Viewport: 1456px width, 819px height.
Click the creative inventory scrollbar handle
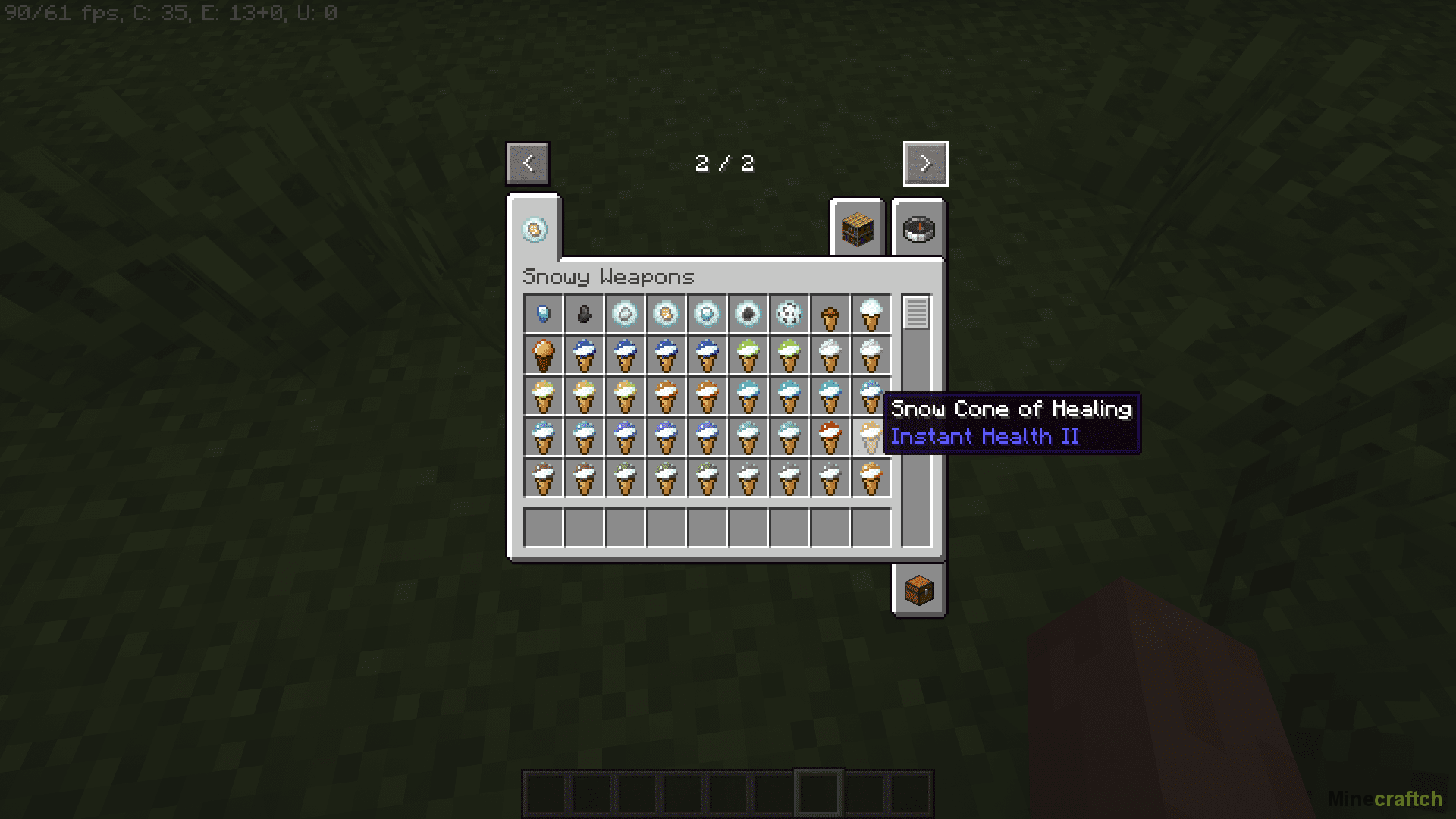916,312
